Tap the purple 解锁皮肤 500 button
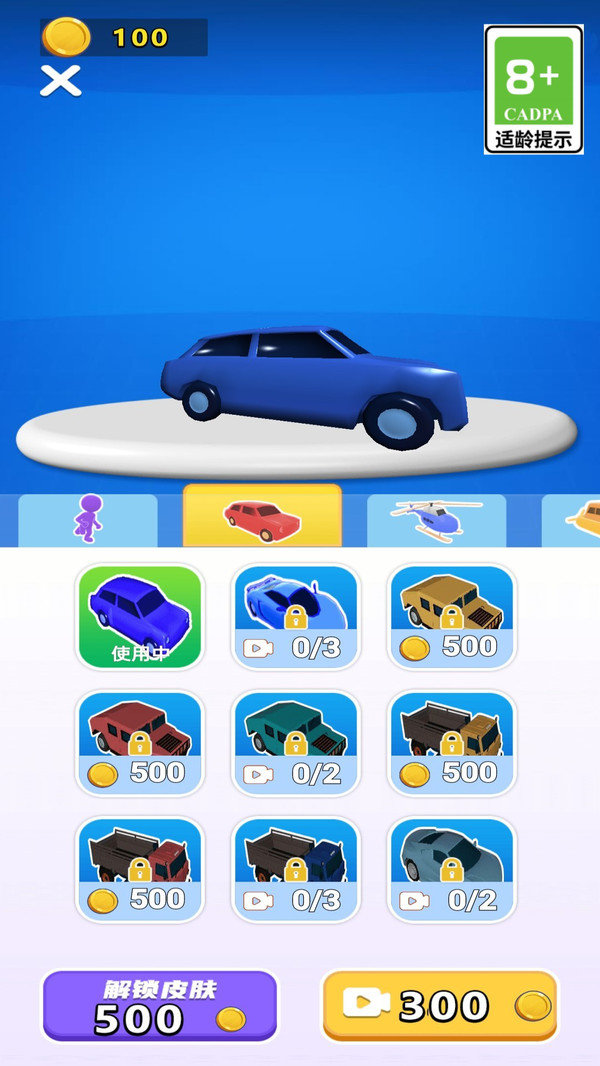The height and width of the screenshot is (1066, 600). coord(160,1006)
